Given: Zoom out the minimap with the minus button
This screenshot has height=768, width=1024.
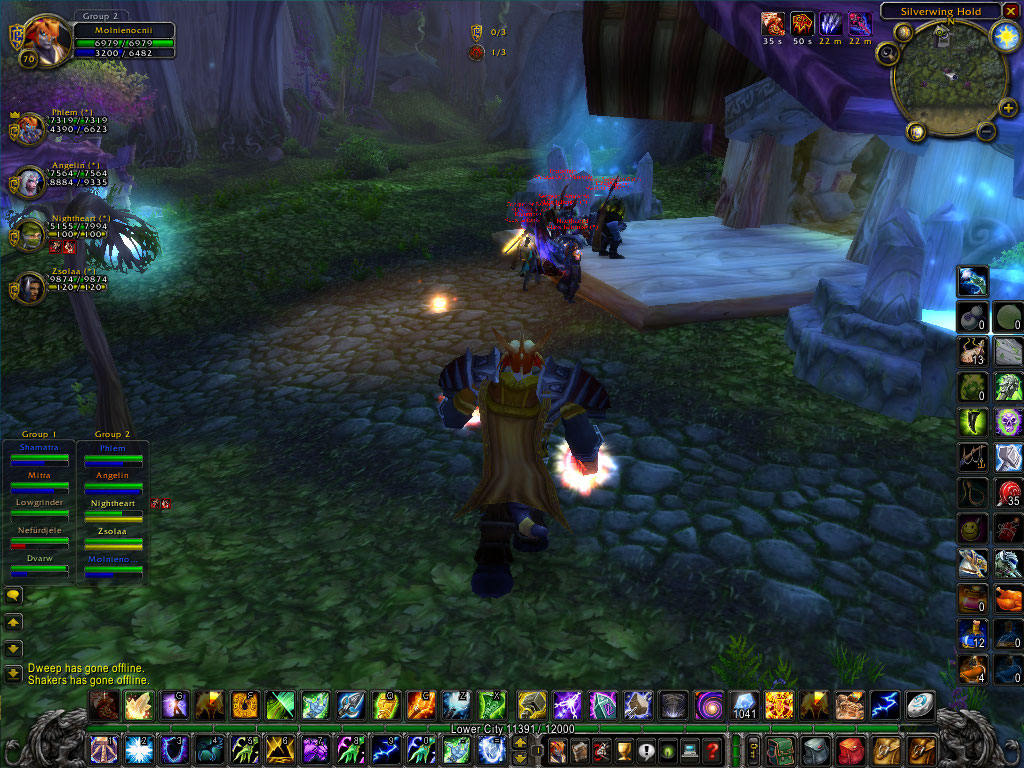Looking at the screenshot, I should coord(985,131).
